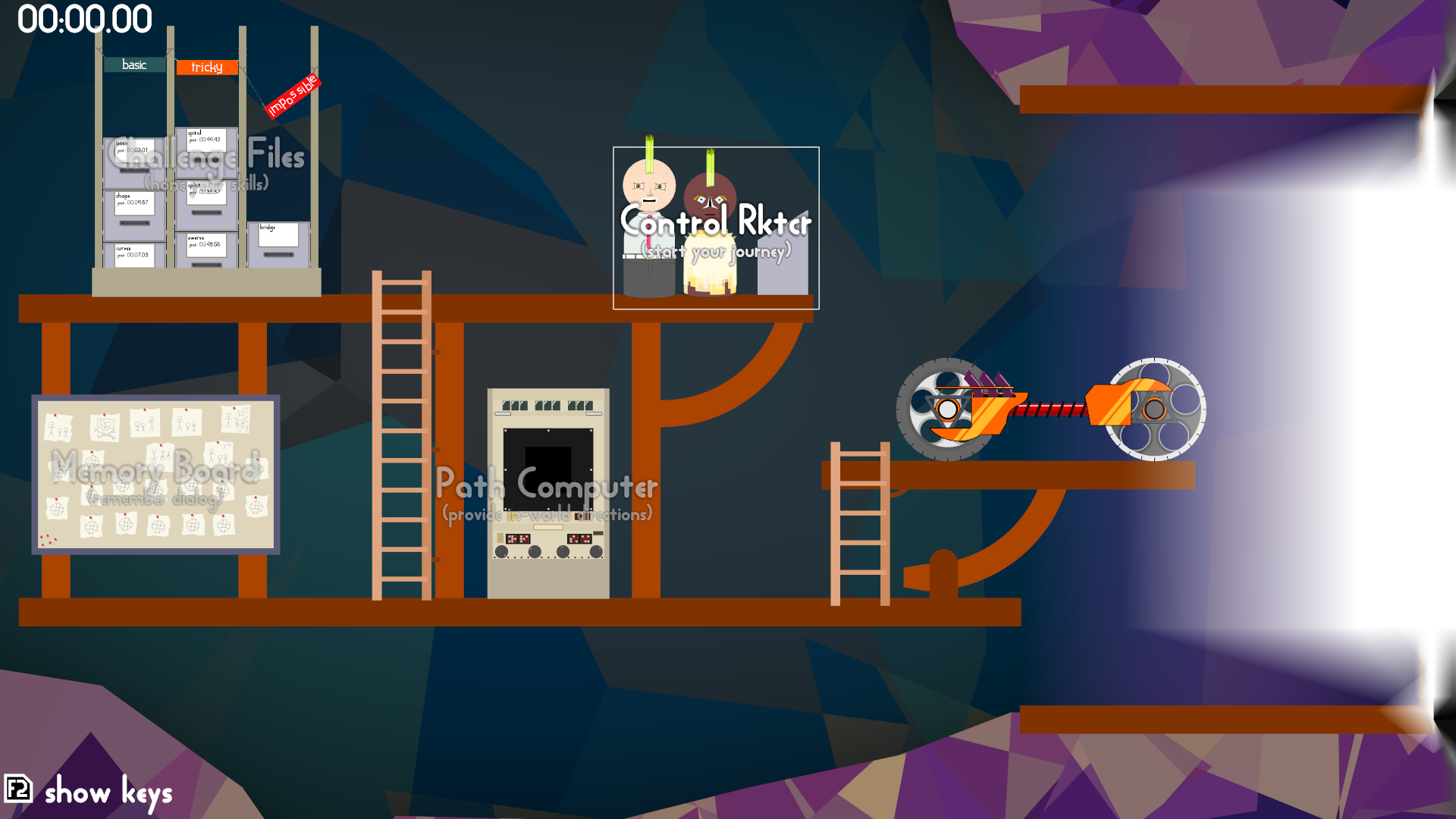Open the Memory Board

click(x=155, y=475)
